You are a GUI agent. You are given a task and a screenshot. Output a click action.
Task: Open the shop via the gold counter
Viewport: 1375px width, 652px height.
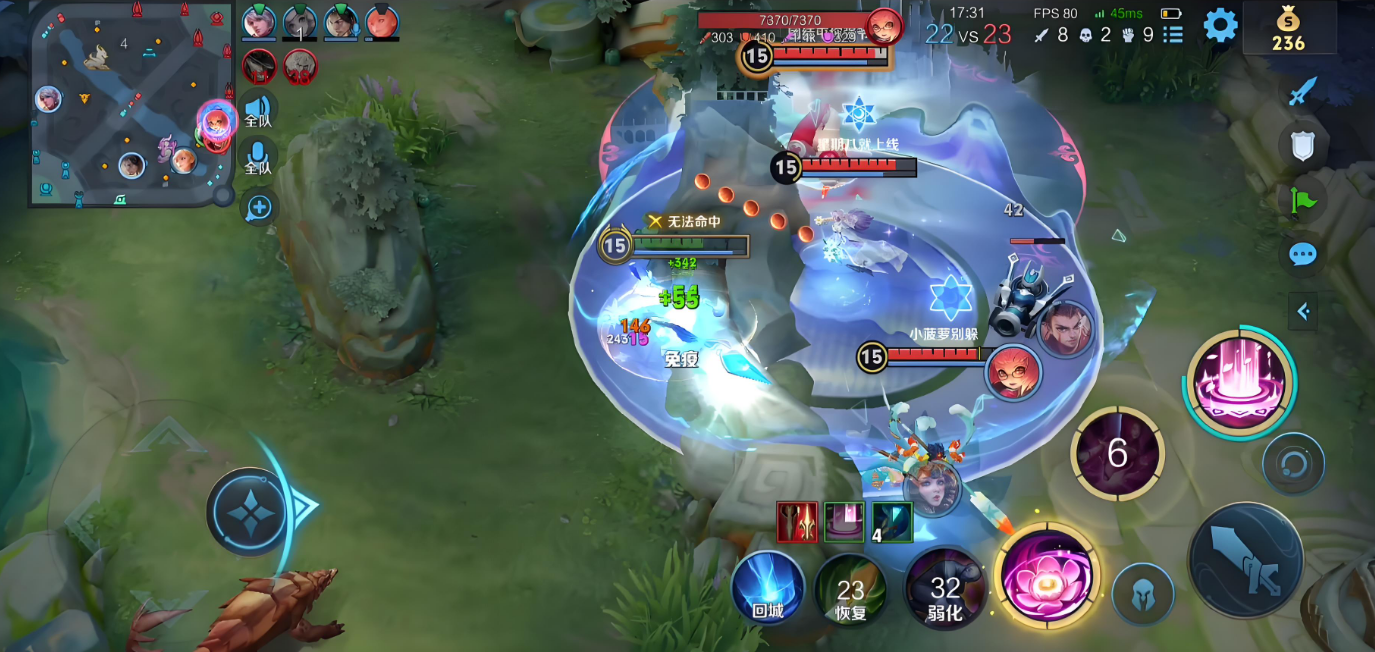(x=1288, y=28)
